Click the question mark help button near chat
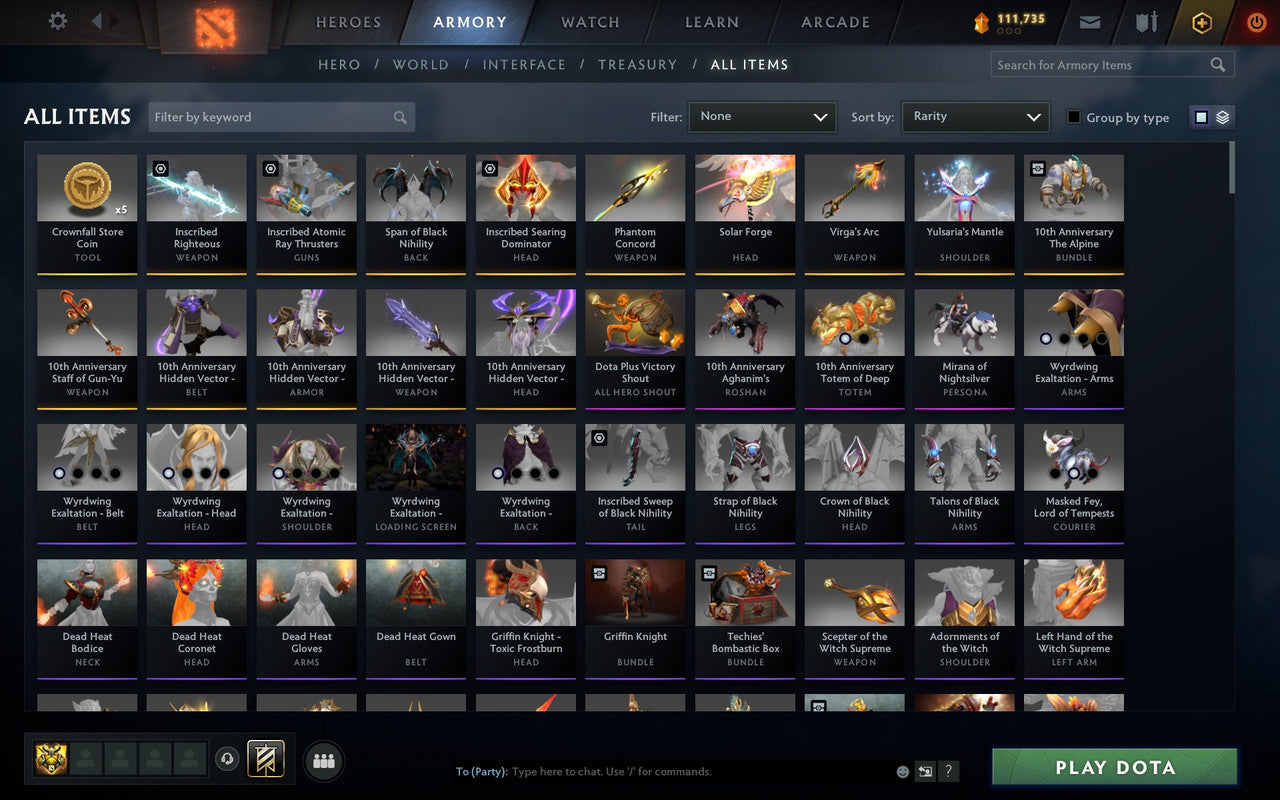 click(948, 771)
